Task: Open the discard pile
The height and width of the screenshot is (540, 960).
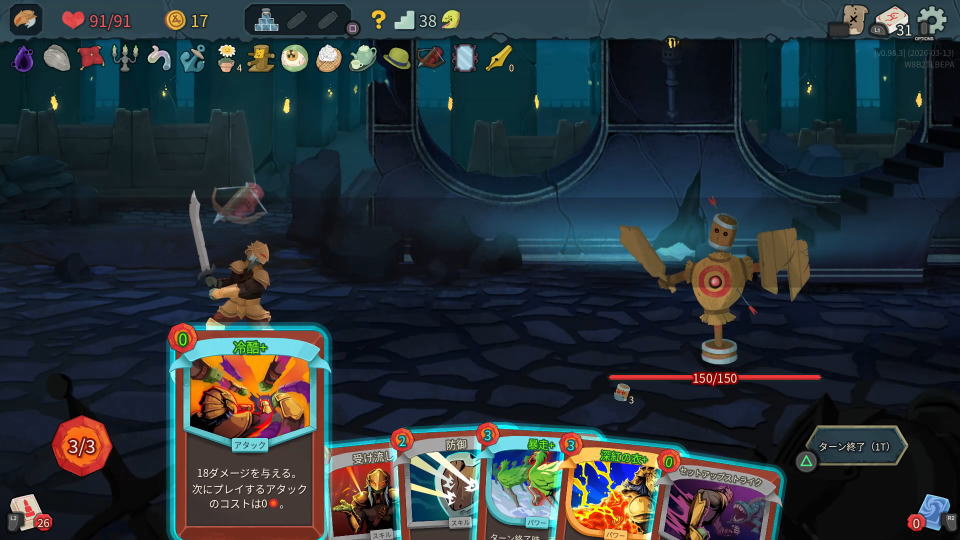Action: 932,511
